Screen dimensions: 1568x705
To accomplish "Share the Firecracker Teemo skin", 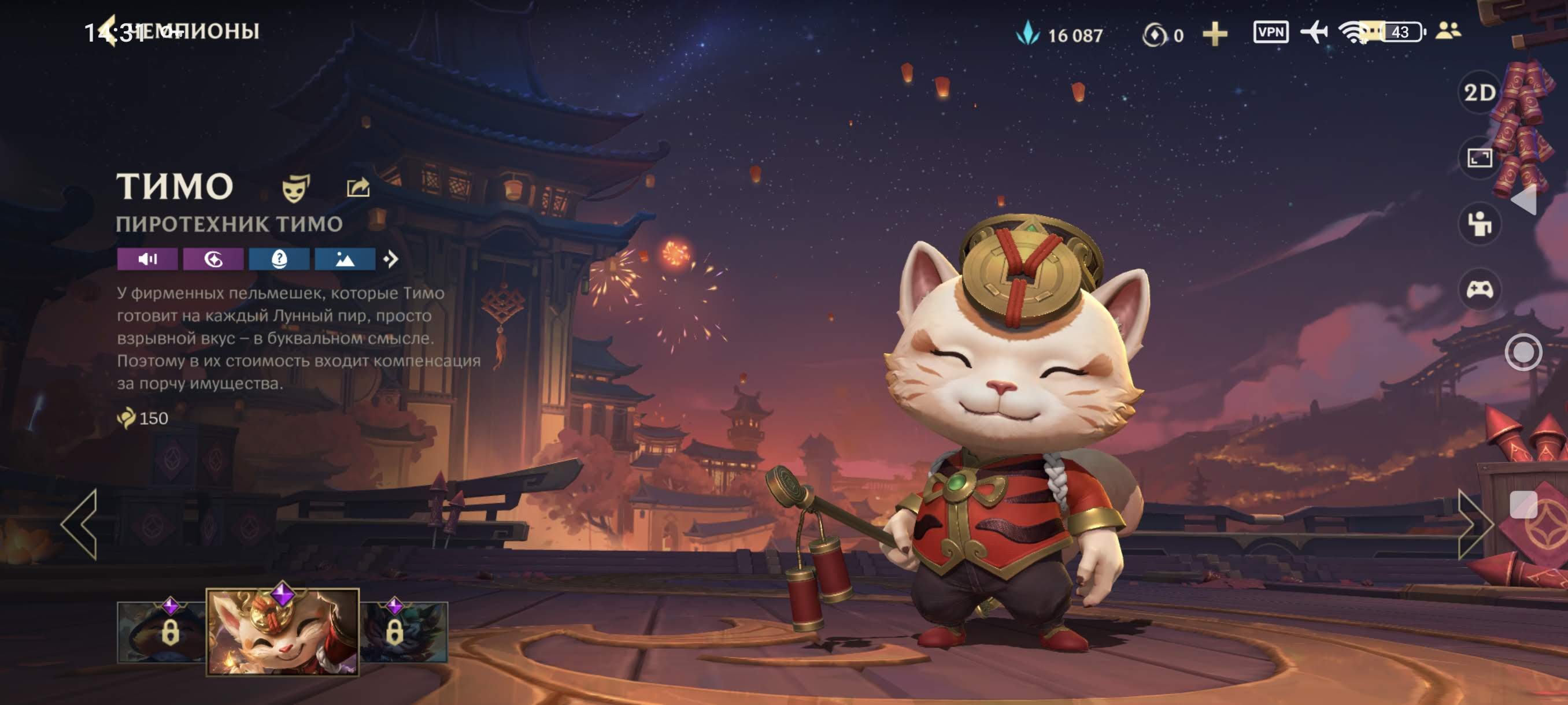I will tap(358, 187).
